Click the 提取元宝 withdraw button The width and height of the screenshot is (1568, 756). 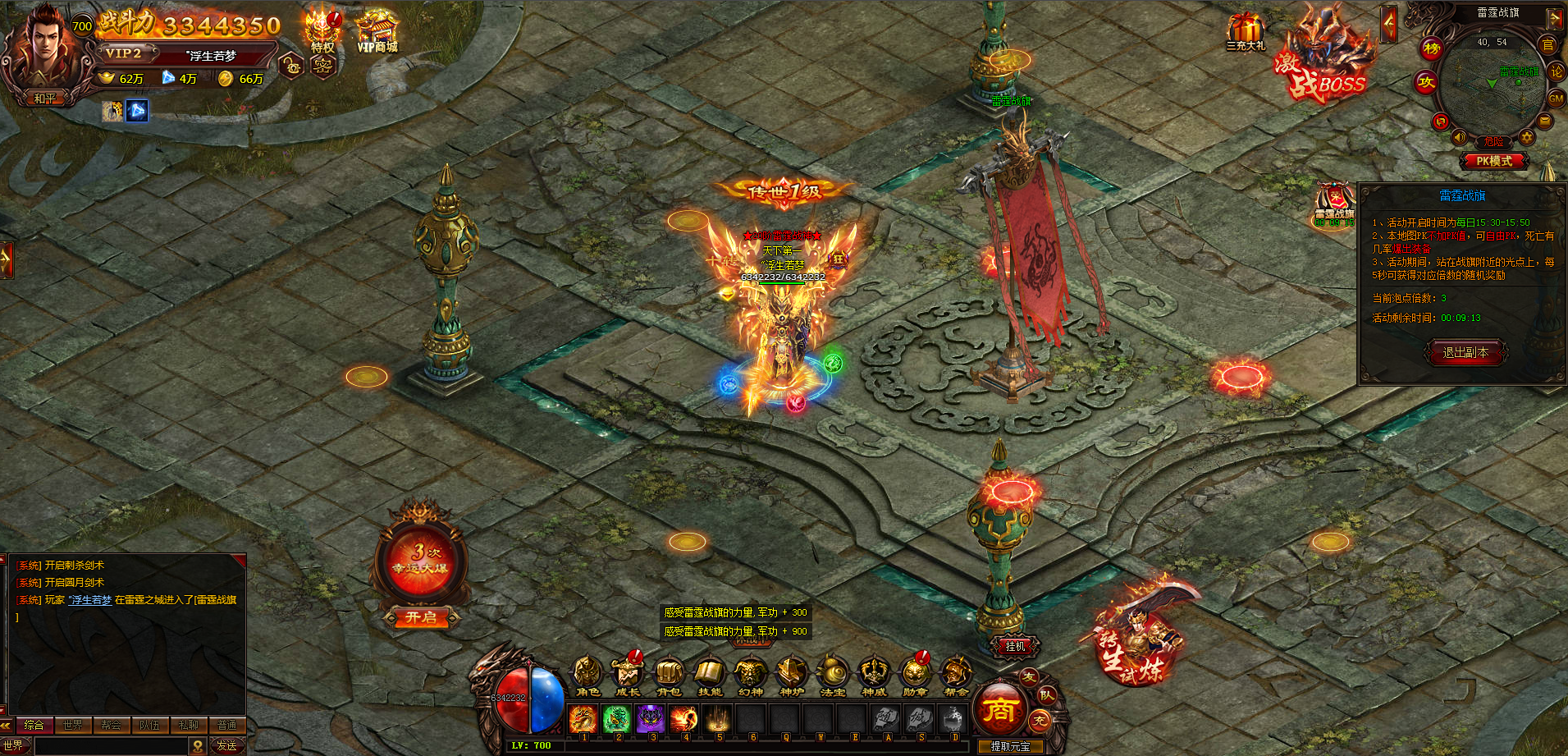click(x=1010, y=746)
